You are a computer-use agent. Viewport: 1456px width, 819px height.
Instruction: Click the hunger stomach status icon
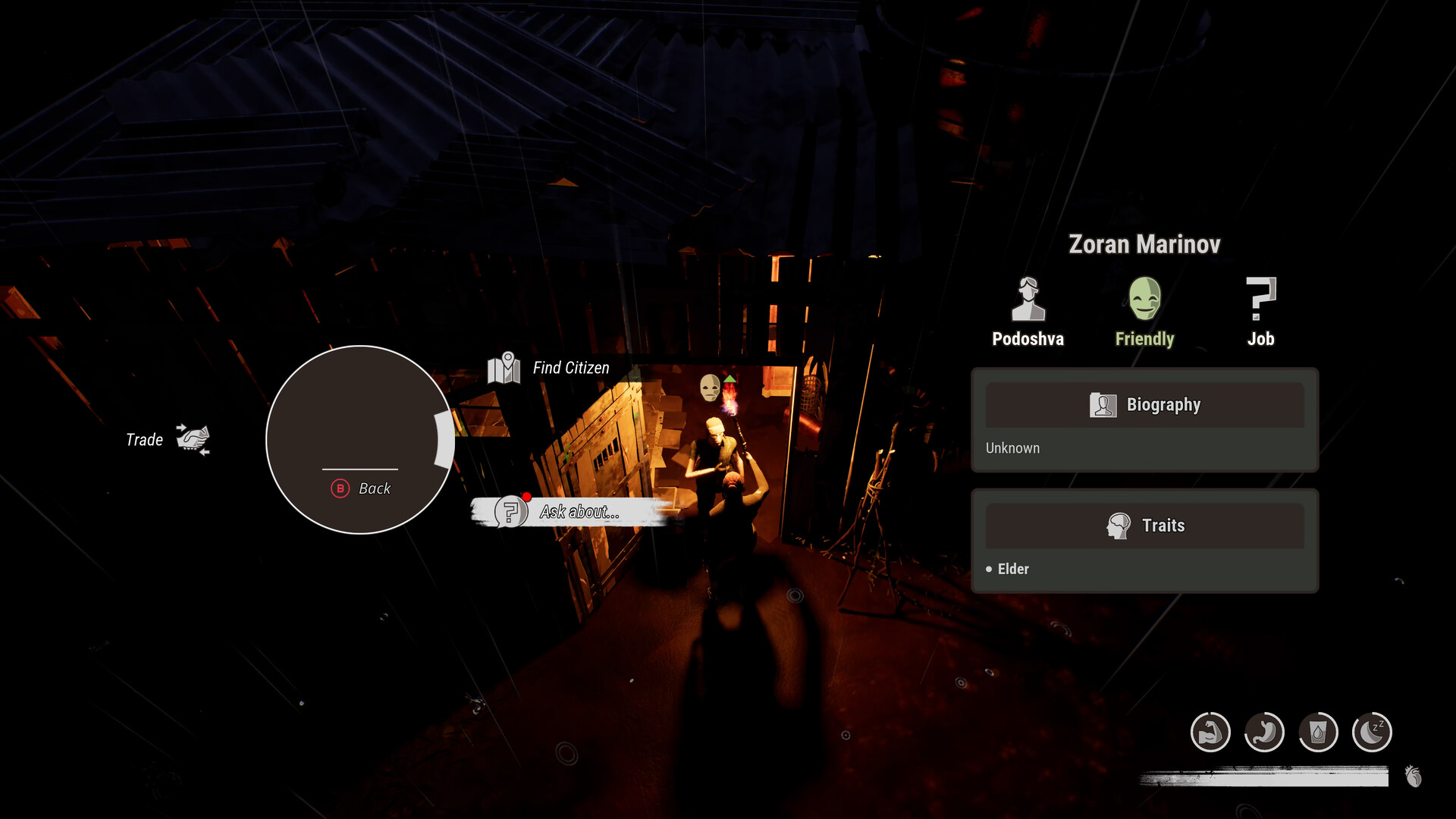tap(1264, 733)
